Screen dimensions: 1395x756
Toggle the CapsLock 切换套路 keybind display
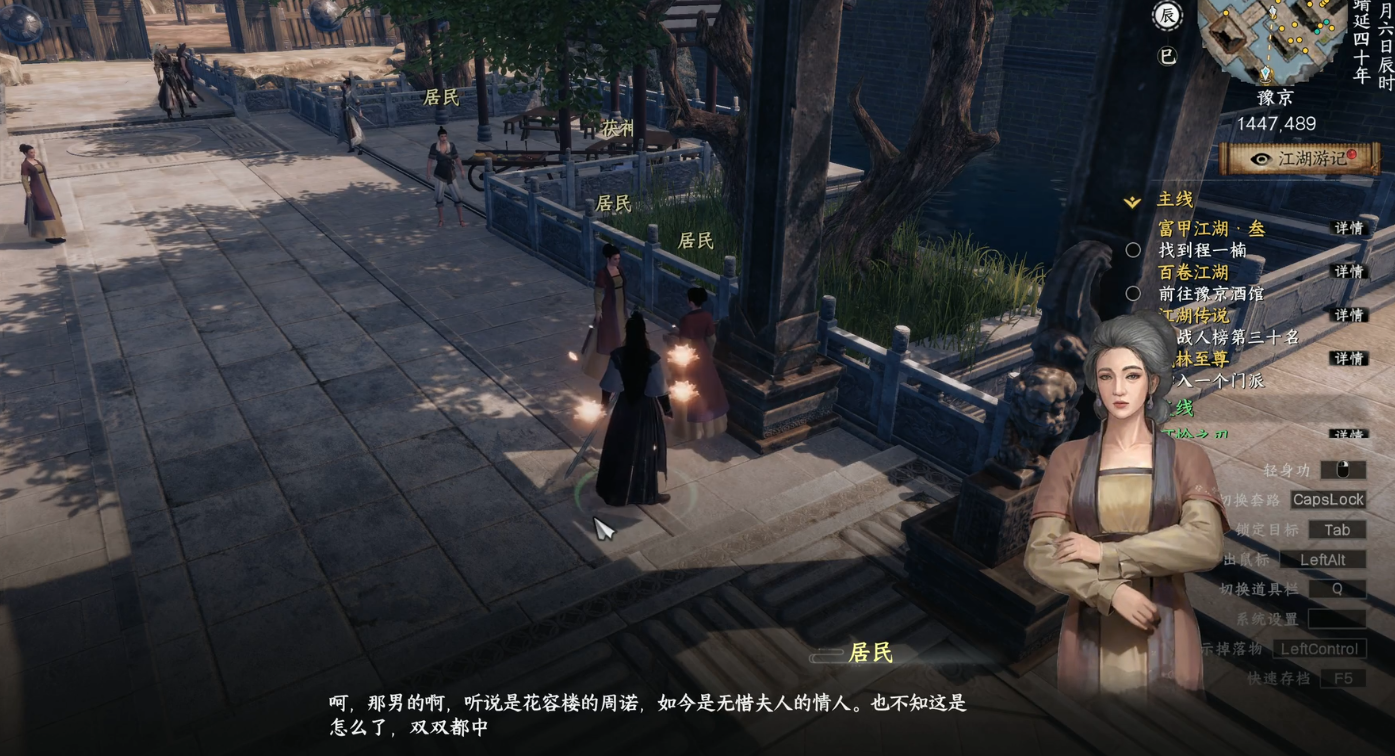pyautogui.click(x=1327, y=499)
